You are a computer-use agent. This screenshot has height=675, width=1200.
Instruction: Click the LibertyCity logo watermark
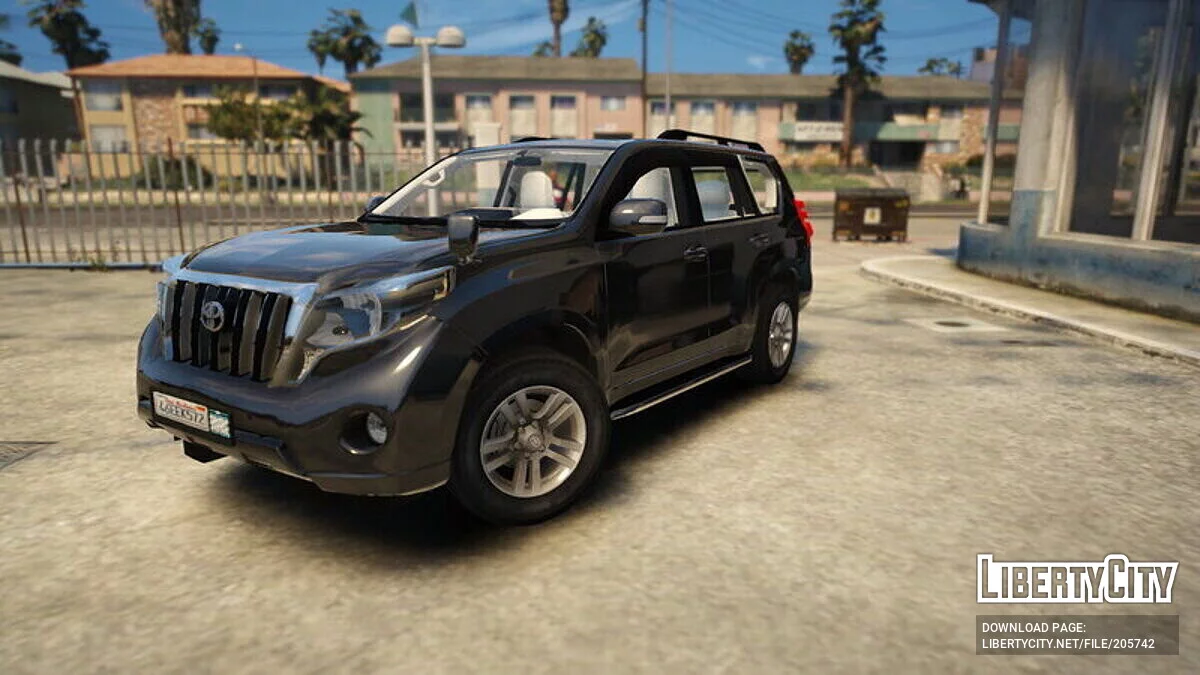(x=1077, y=579)
